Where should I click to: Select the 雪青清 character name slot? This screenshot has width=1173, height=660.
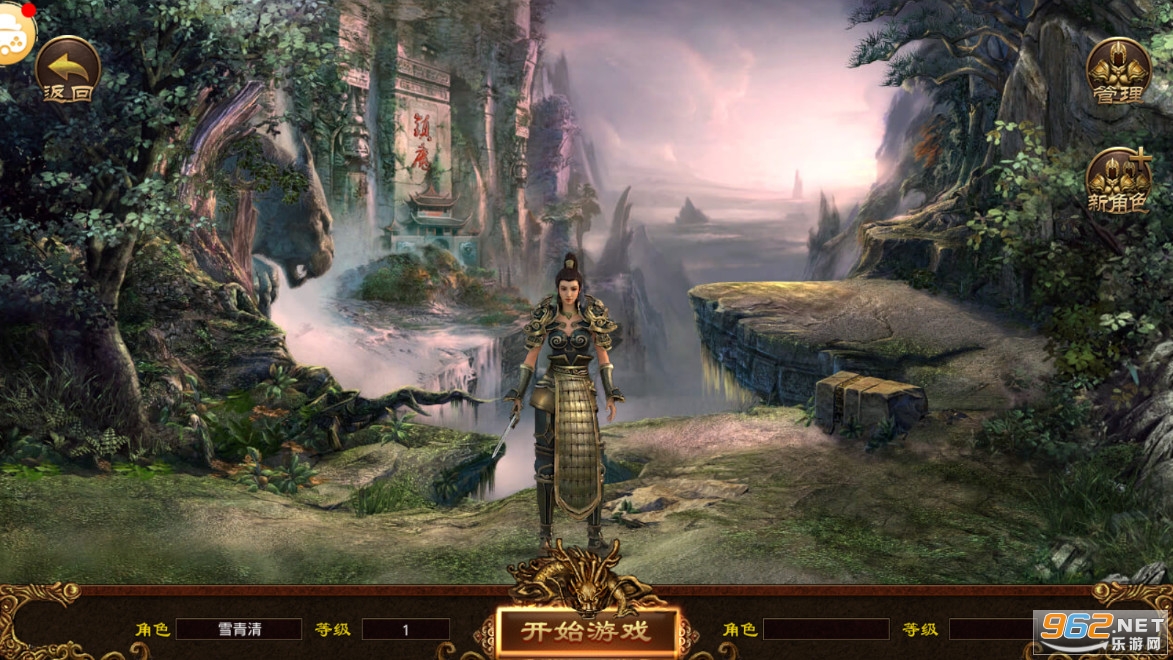click(x=238, y=629)
